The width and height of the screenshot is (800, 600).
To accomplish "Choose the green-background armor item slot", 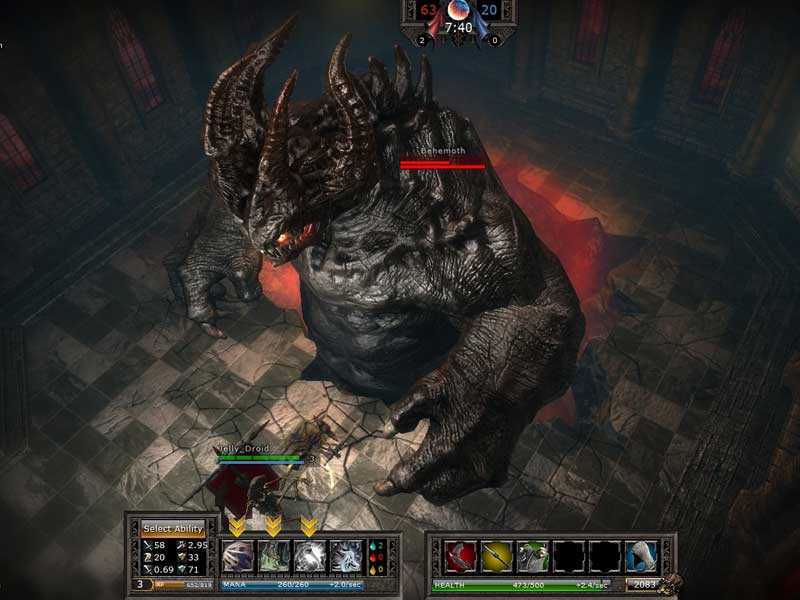I will click(533, 555).
